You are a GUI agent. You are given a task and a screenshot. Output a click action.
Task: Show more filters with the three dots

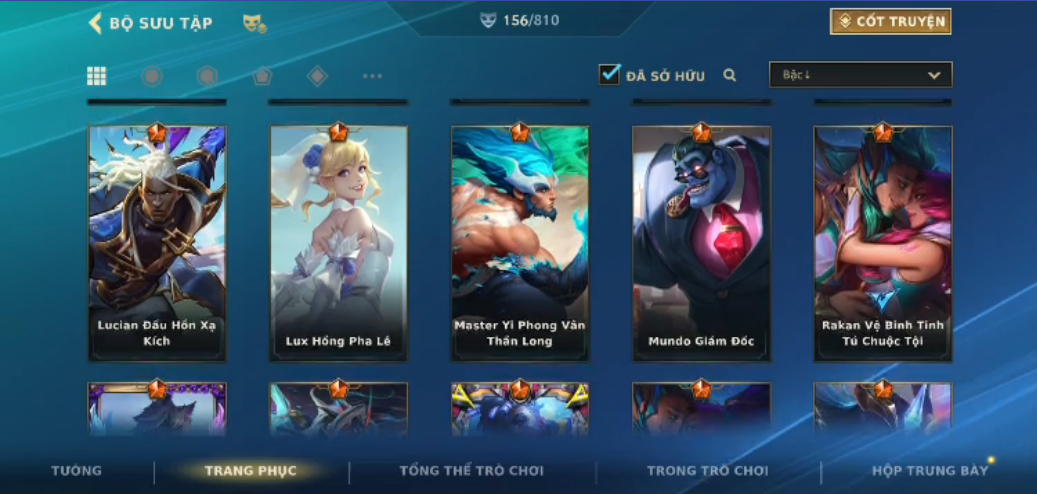pos(372,76)
